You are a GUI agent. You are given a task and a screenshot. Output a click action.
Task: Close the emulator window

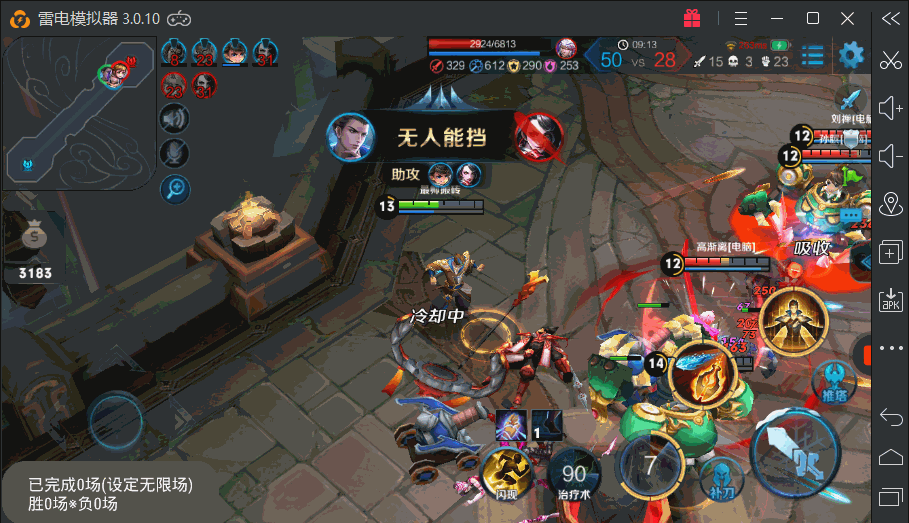pos(846,18)
